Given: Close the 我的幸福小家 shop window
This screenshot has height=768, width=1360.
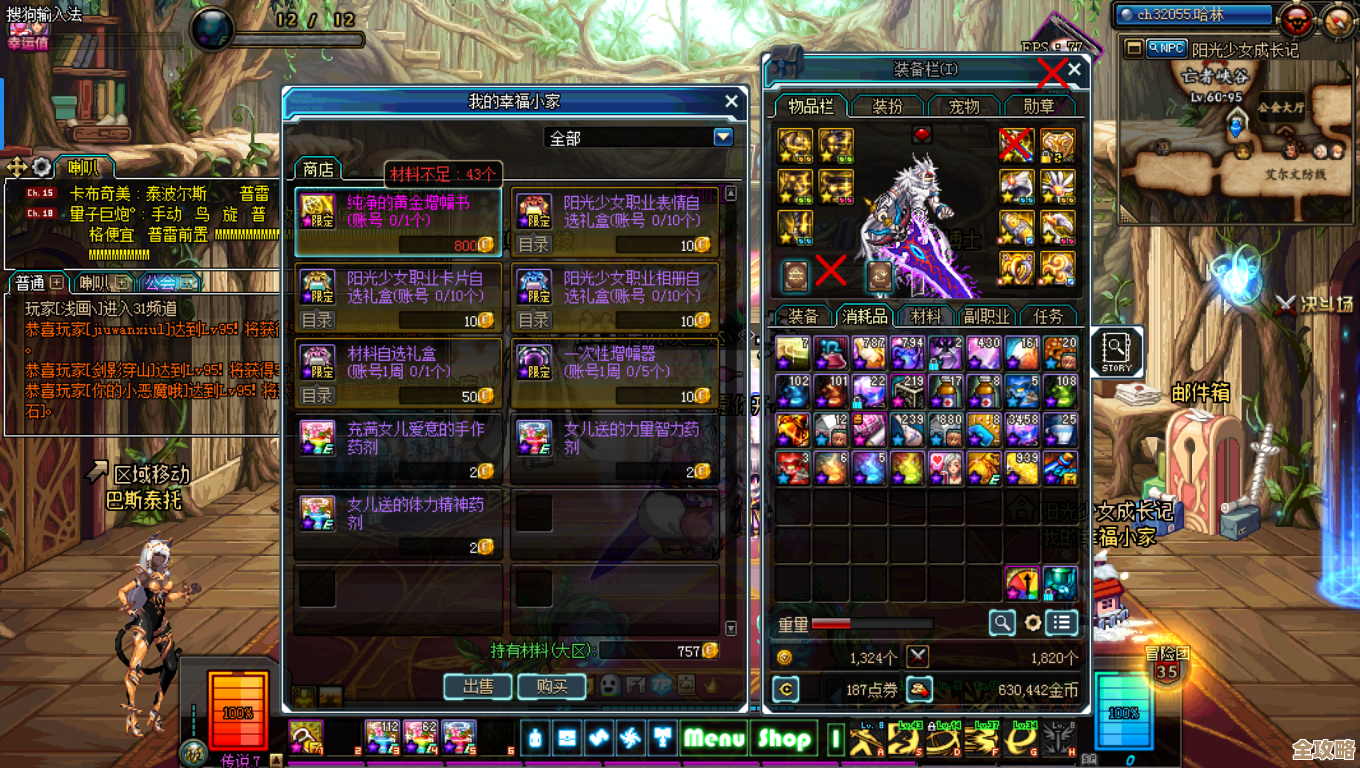Looking at the screenshot, I should (731, 101).
